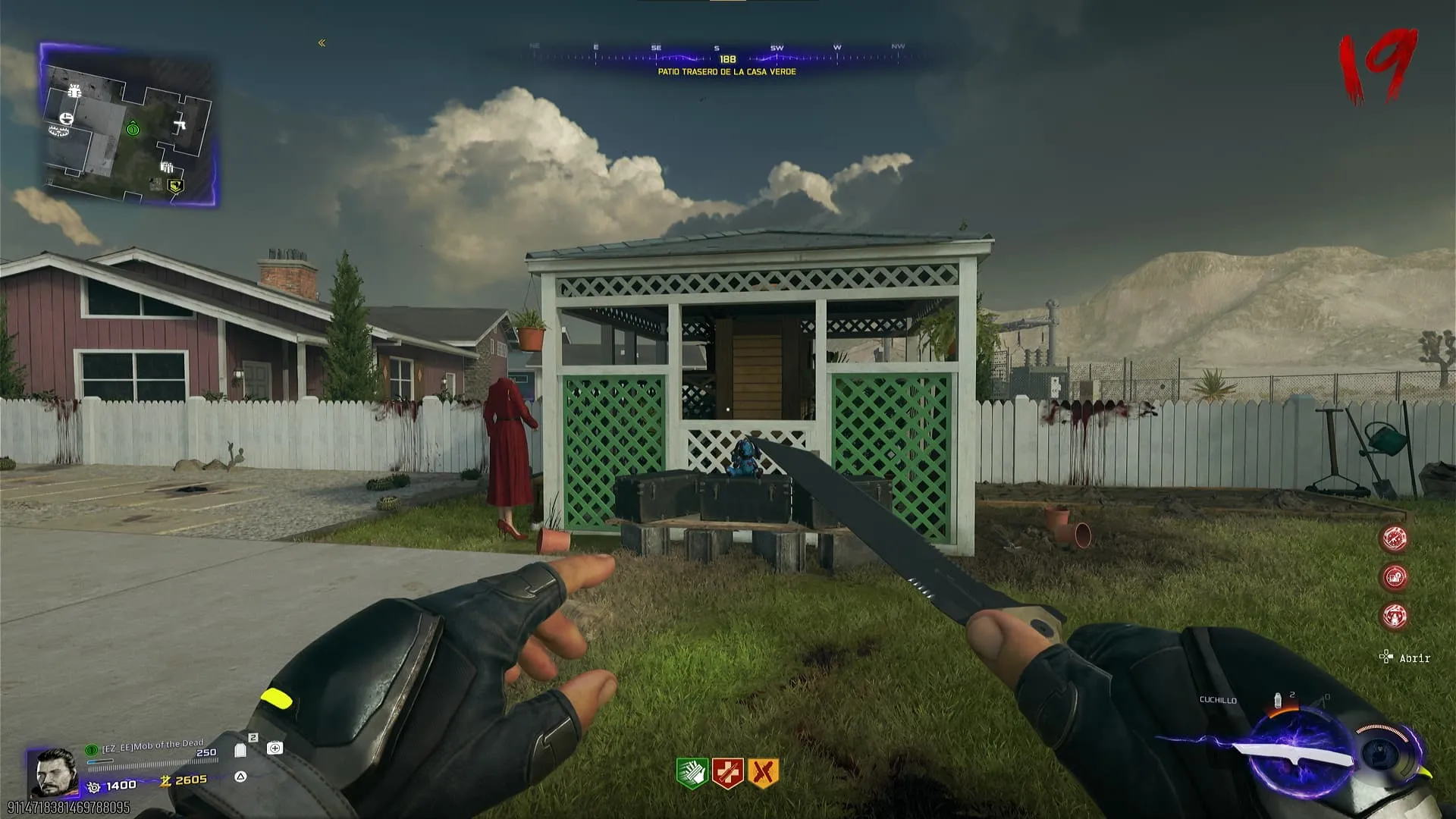
Task: Click the middle red gobblegum icon
Action: point(1395,577)
